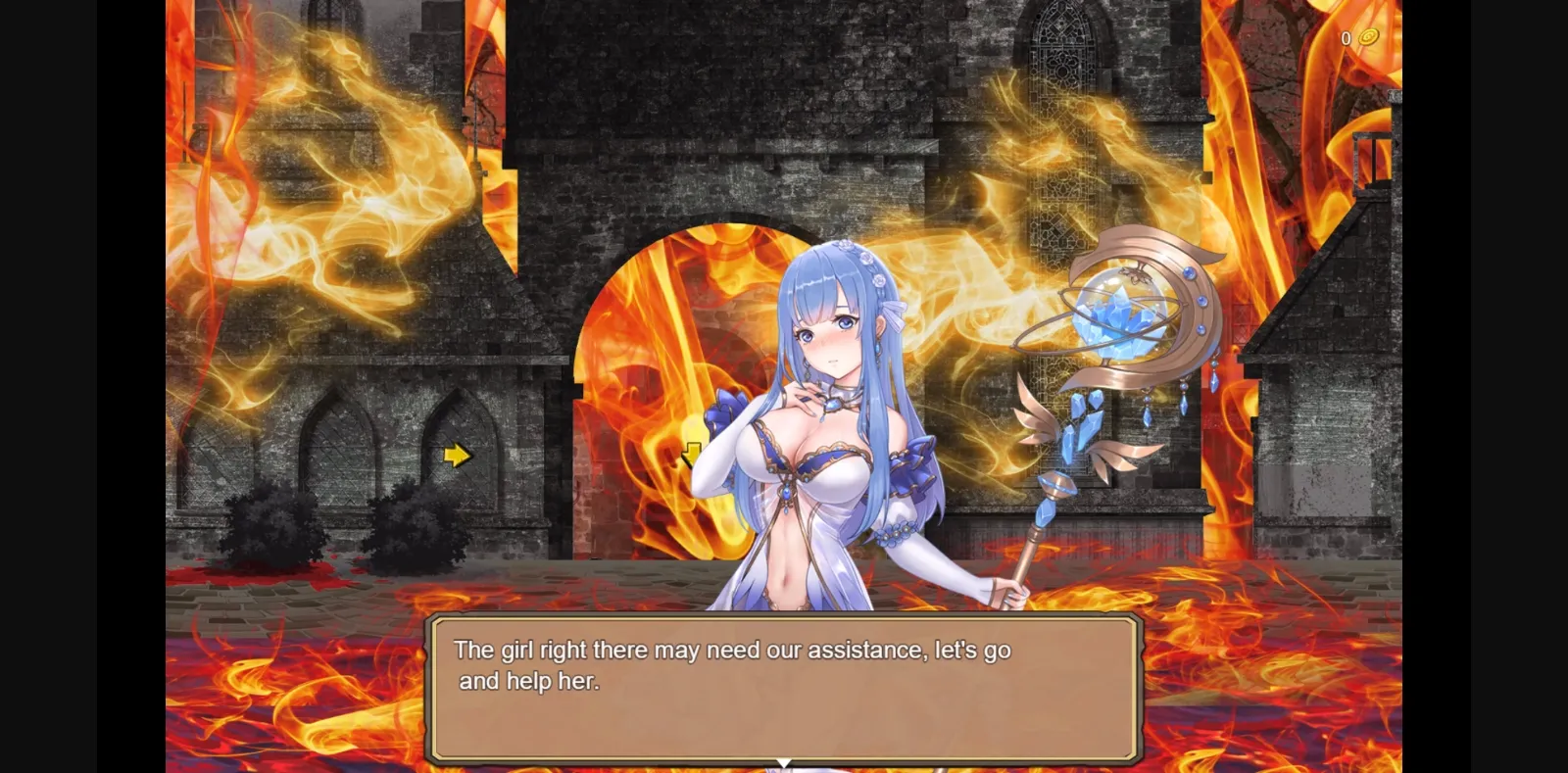This screenshot has height=773, width=1568.
Task: Select the yellow right-pointing arrow
Action: click(456, 454)
